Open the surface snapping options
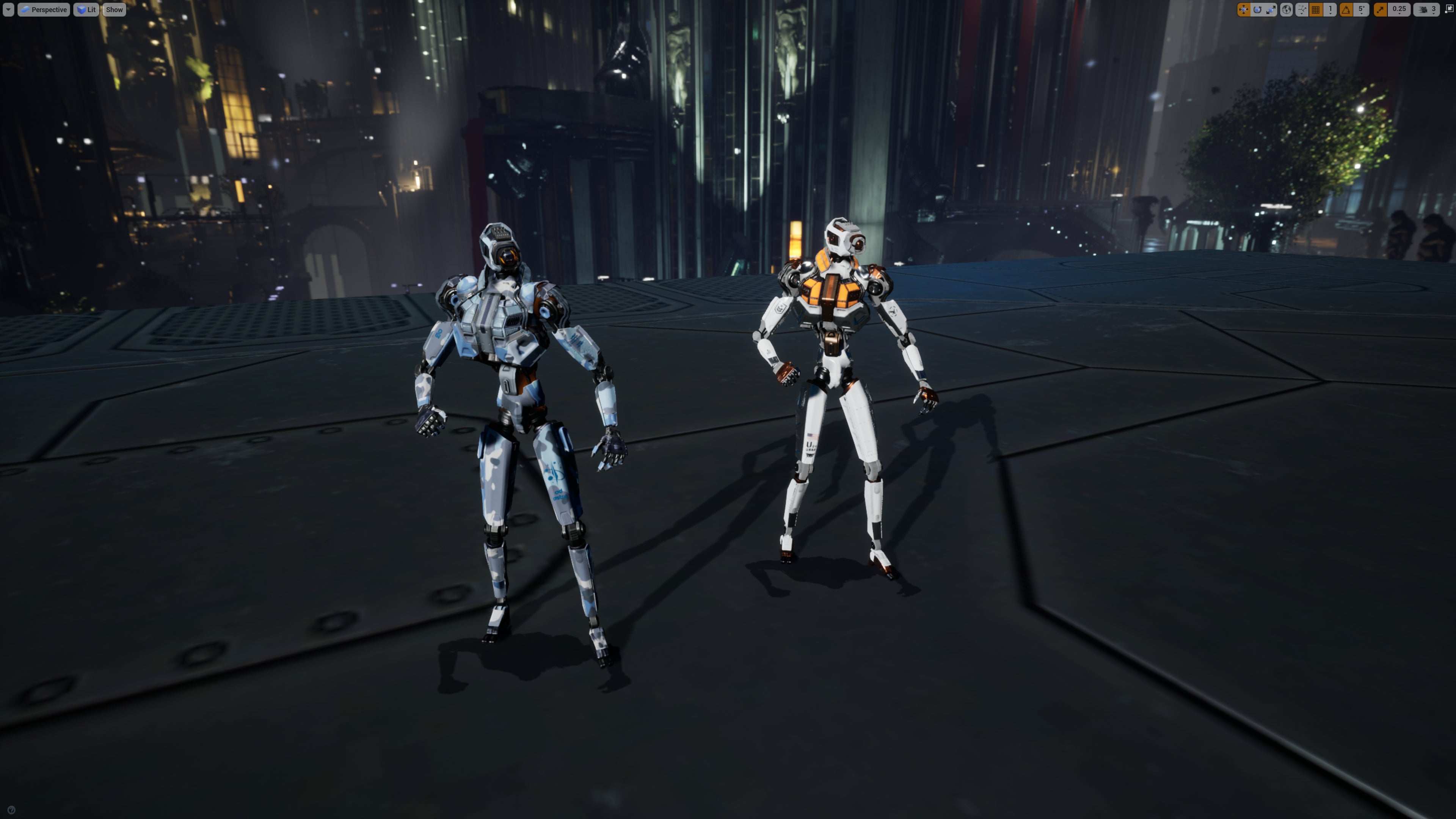Image resolution: width=1456 pixels, height=819 pixels. pyautogui.click(x=1301, y=9)
